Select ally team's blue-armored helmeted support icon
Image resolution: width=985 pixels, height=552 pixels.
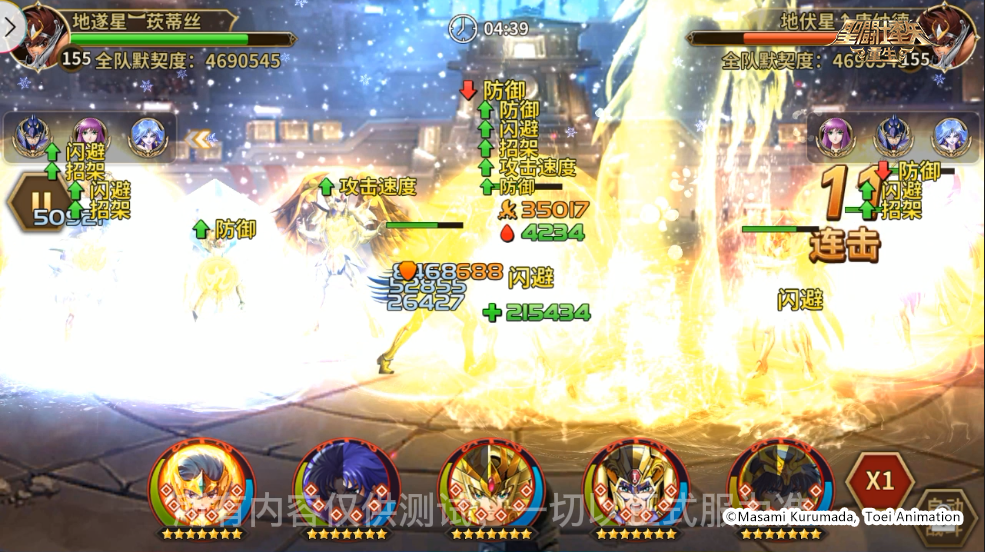point(31,137)
